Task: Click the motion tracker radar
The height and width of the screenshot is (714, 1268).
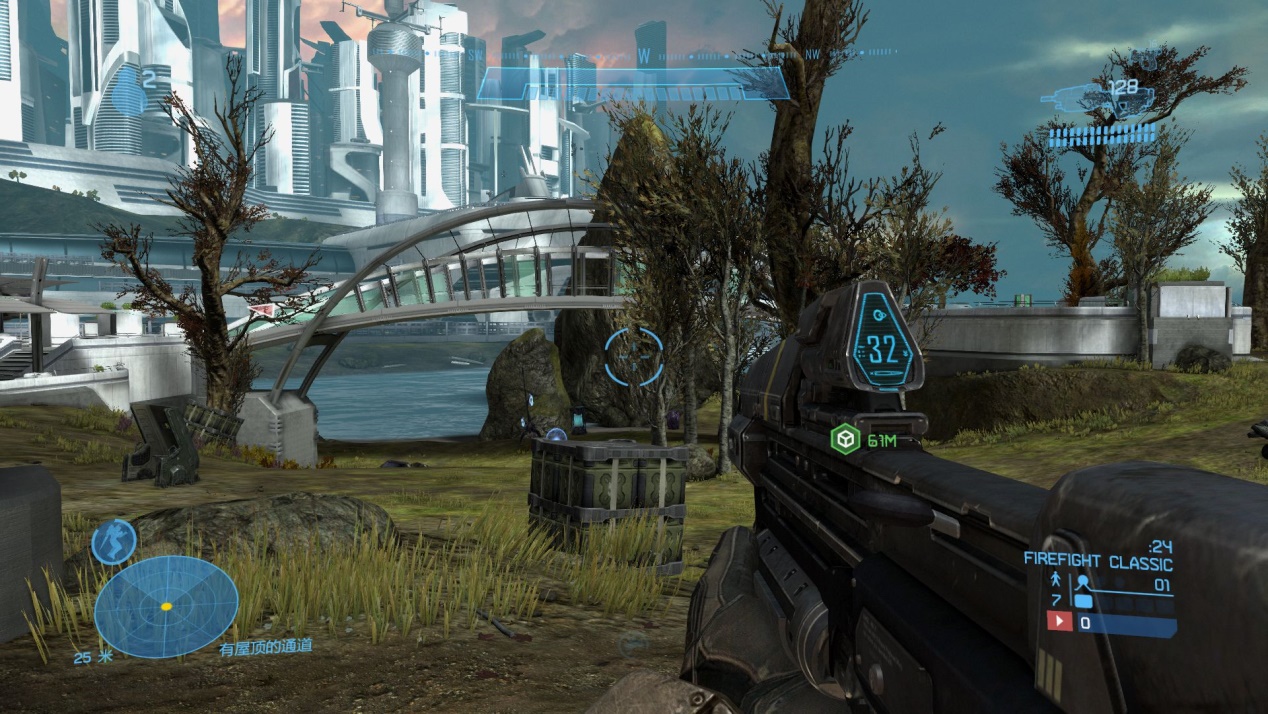Action: pos(166,606)
